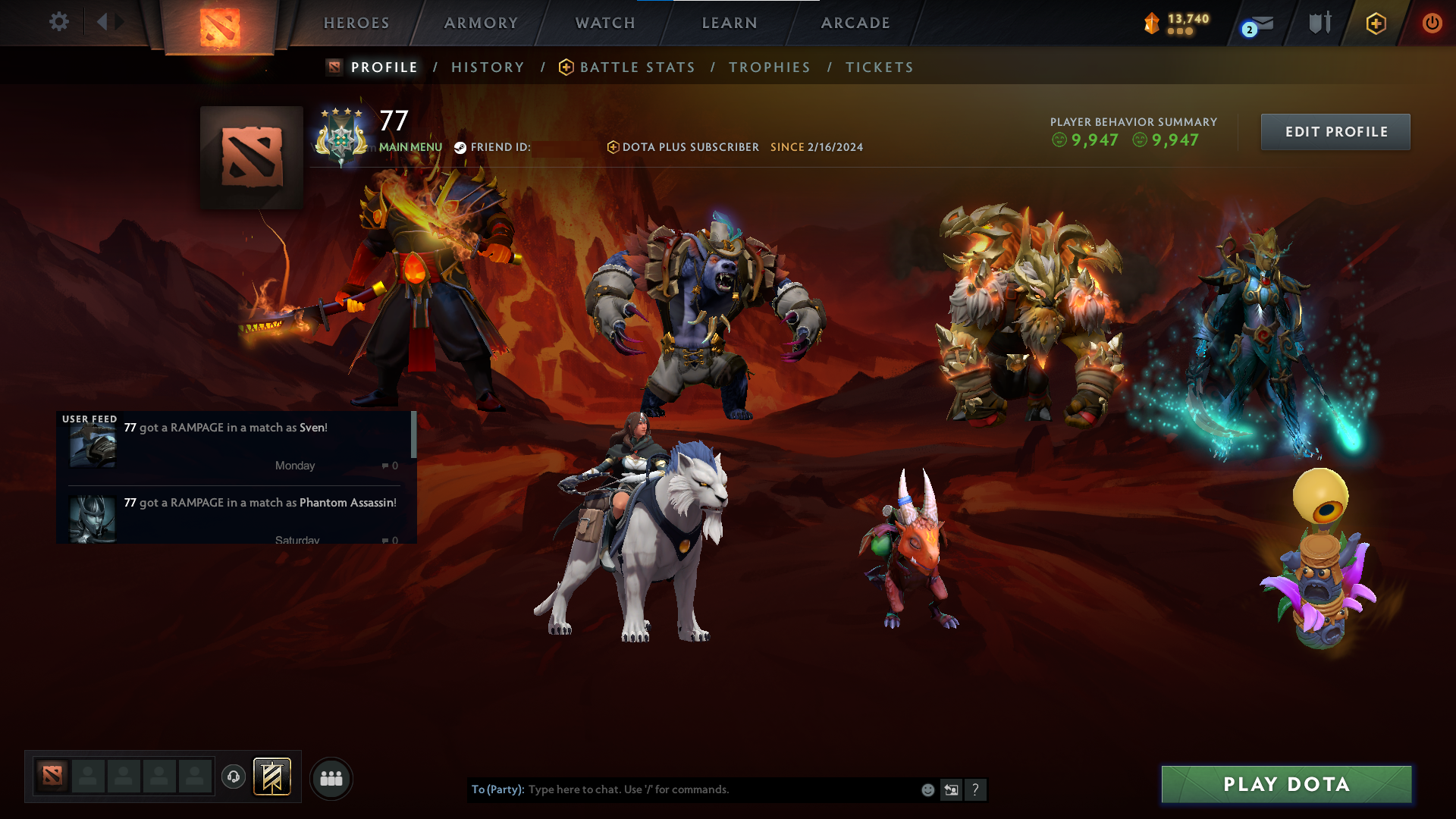Open Dota Plus via the hexagon plus icon
This screenshot has height=819, width=1456.
1375,23
